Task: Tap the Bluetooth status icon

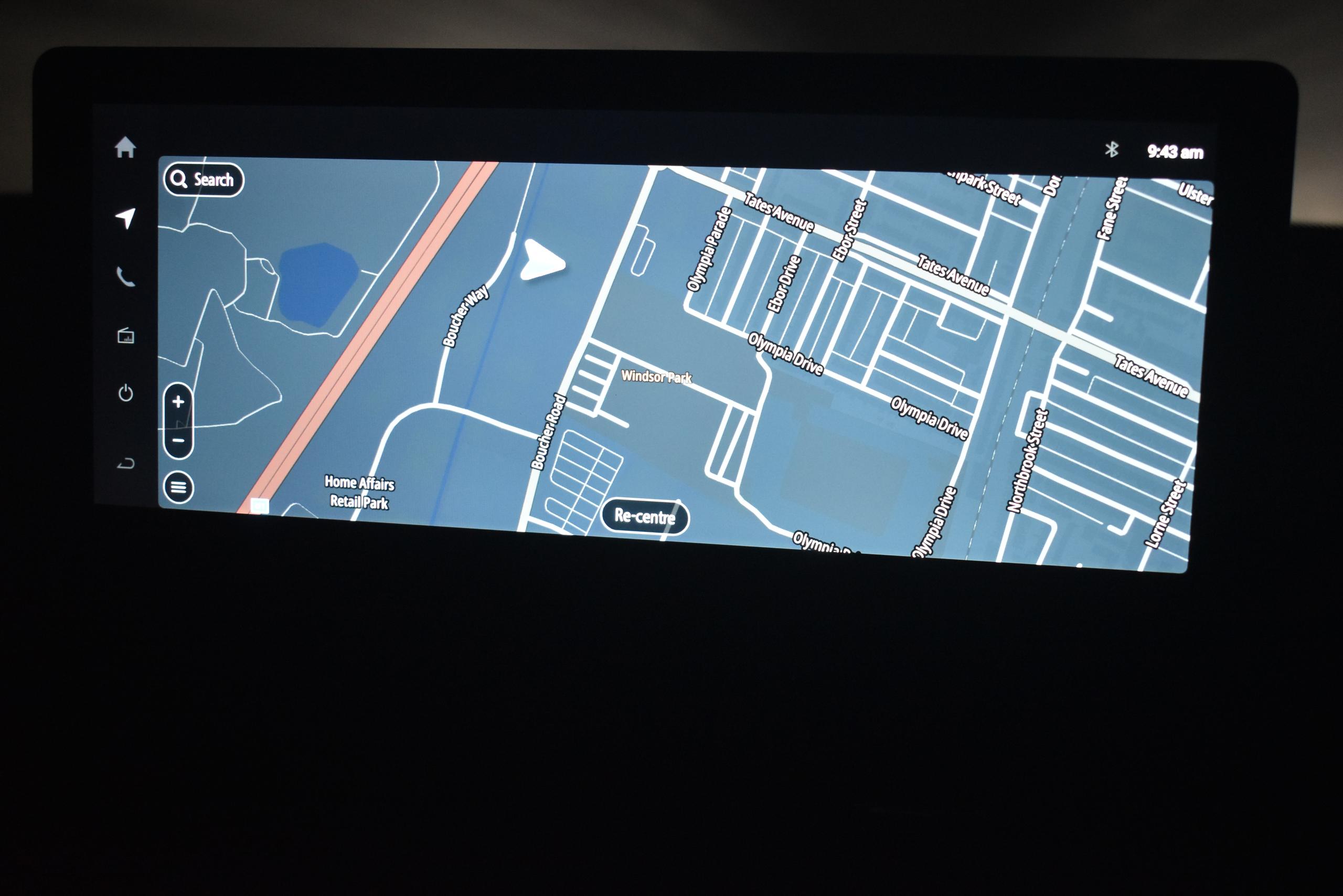Action: tap(1112, 150)
